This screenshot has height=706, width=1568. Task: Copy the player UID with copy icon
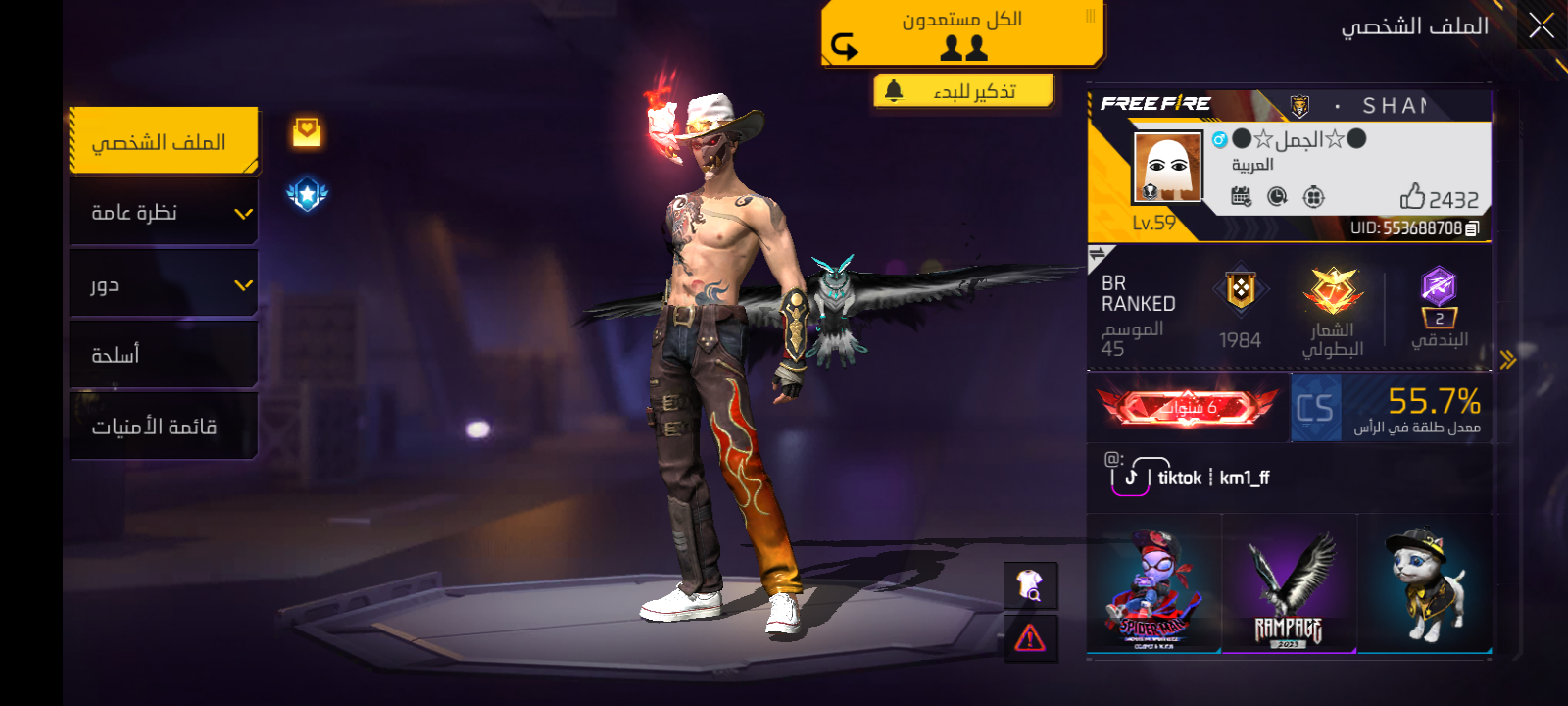pos(1472,228)
